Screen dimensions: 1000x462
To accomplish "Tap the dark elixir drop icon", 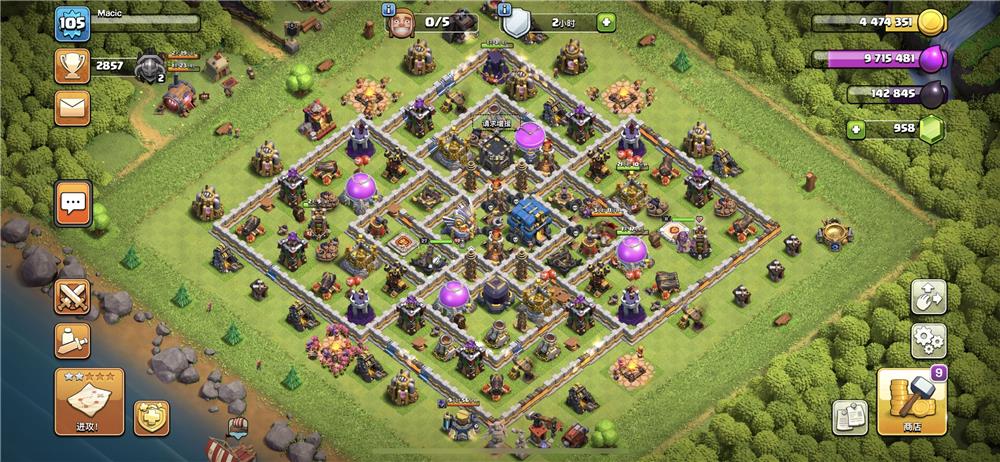I will (931, 94).
